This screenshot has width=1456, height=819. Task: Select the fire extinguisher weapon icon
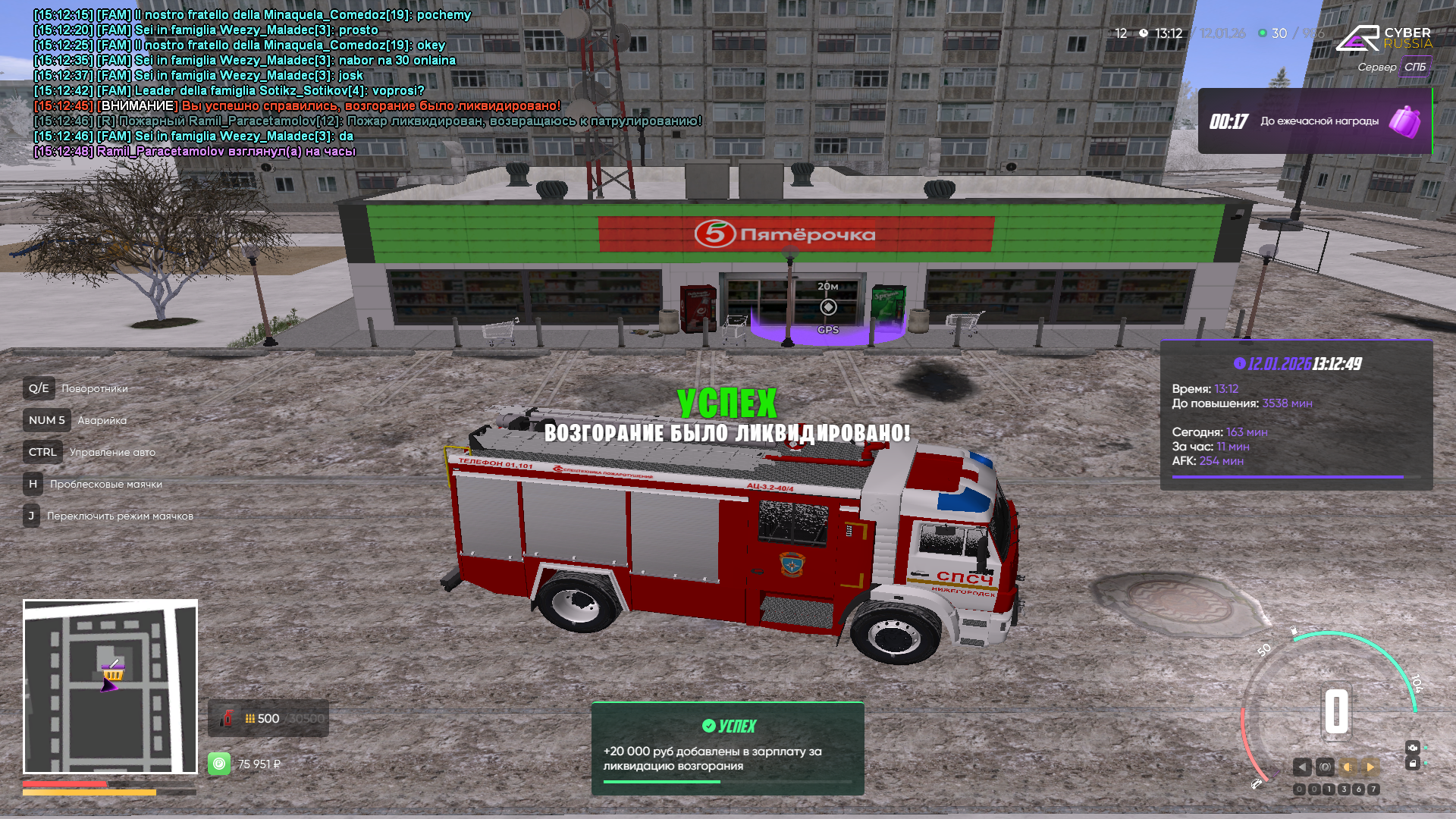coord(226,718)
